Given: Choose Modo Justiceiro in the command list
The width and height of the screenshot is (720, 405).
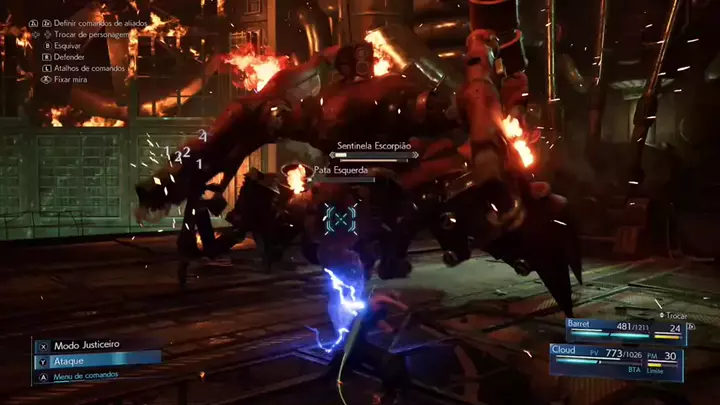Looking at the screenshot, I should (86, 344).
